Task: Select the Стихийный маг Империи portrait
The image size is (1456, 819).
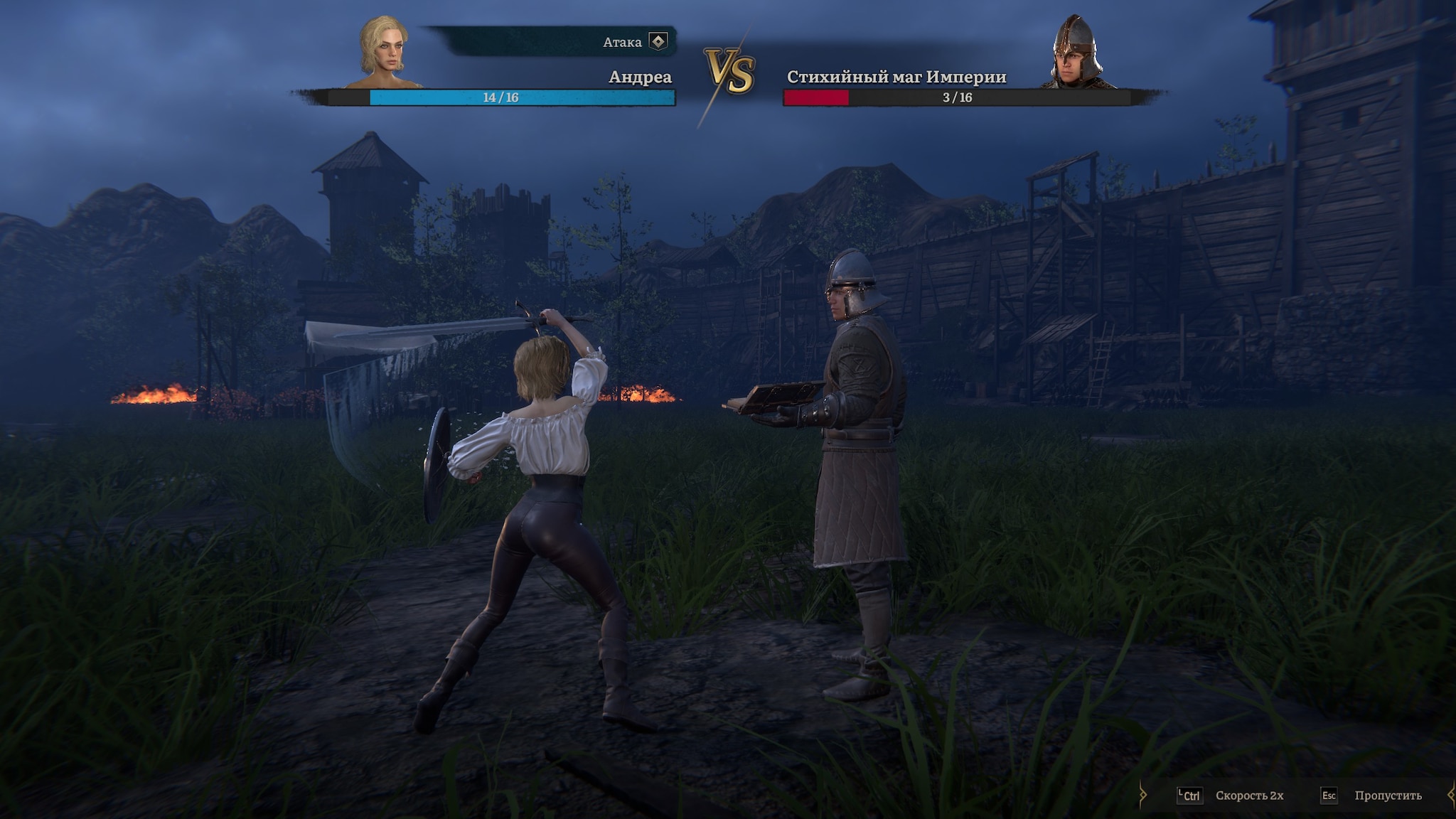Action: (1076, 51)
